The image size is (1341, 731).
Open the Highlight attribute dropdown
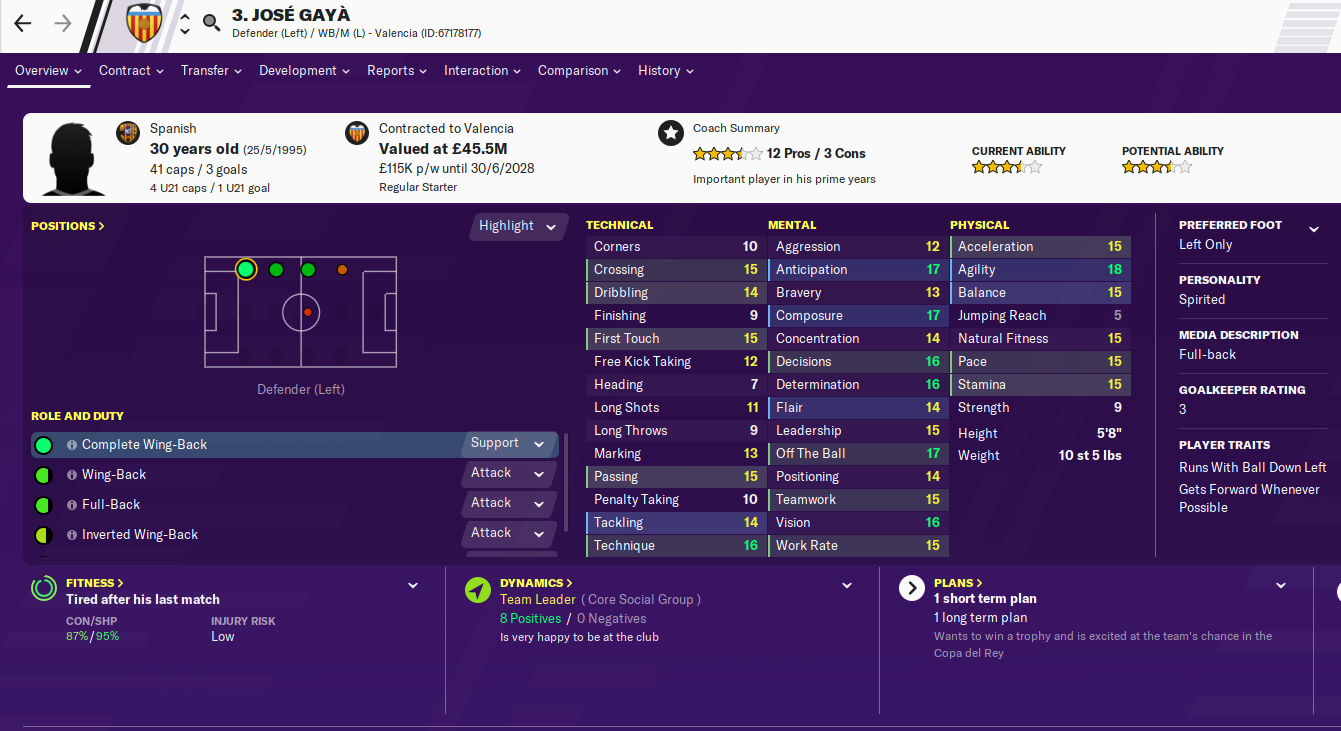[x=517, y=226]
